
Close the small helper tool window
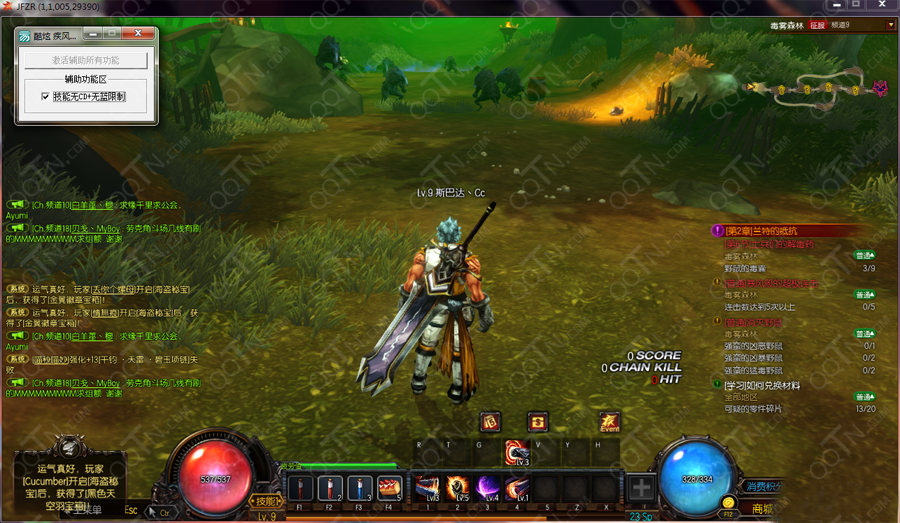138,35
